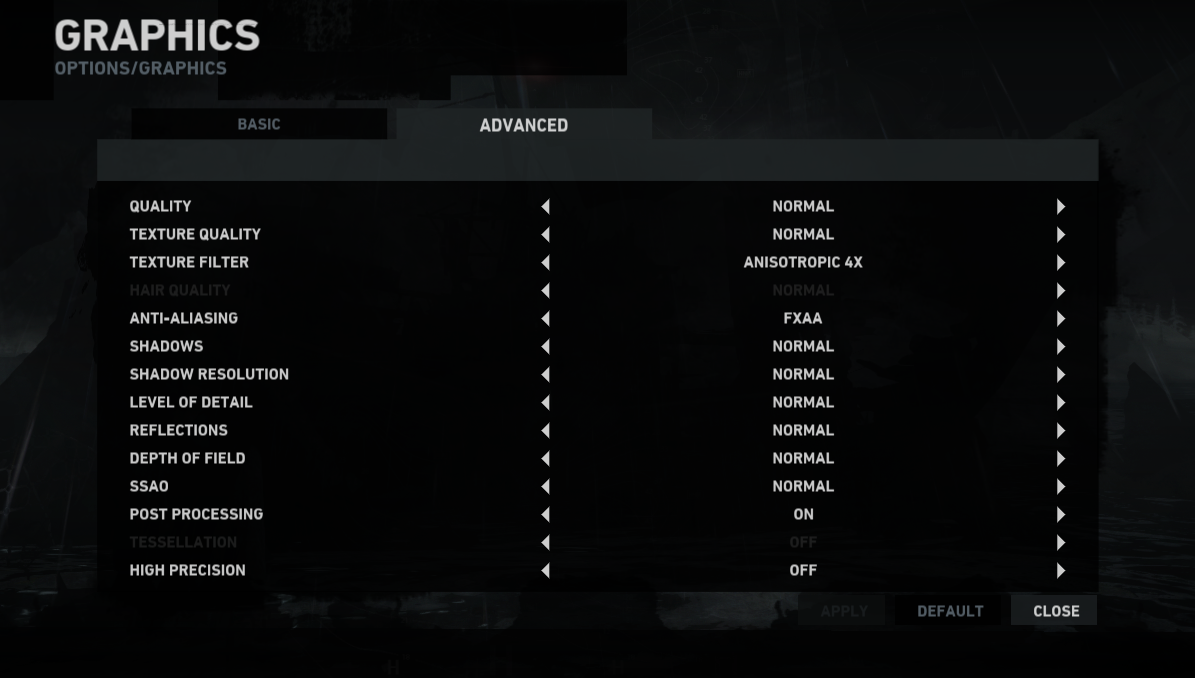Select the Advanced graphics tab
The height and width of the screenshot is (678, 1195).
click(x=523, y=125)
